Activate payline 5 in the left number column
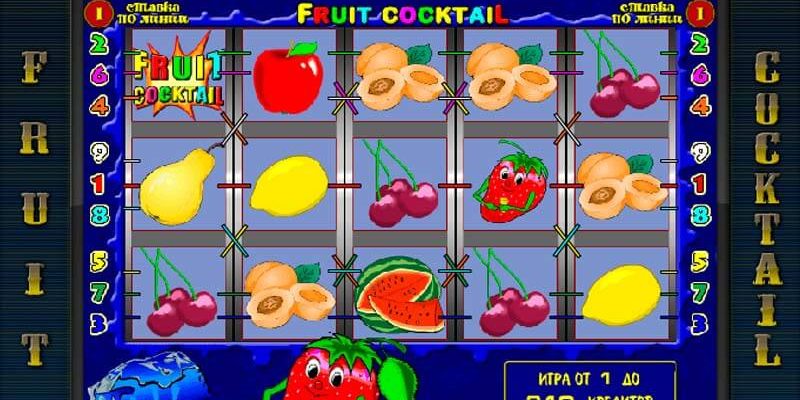Image resolution: width=800 pixels, height=400 pixels. pyautogui.click(x=99, y=262)
